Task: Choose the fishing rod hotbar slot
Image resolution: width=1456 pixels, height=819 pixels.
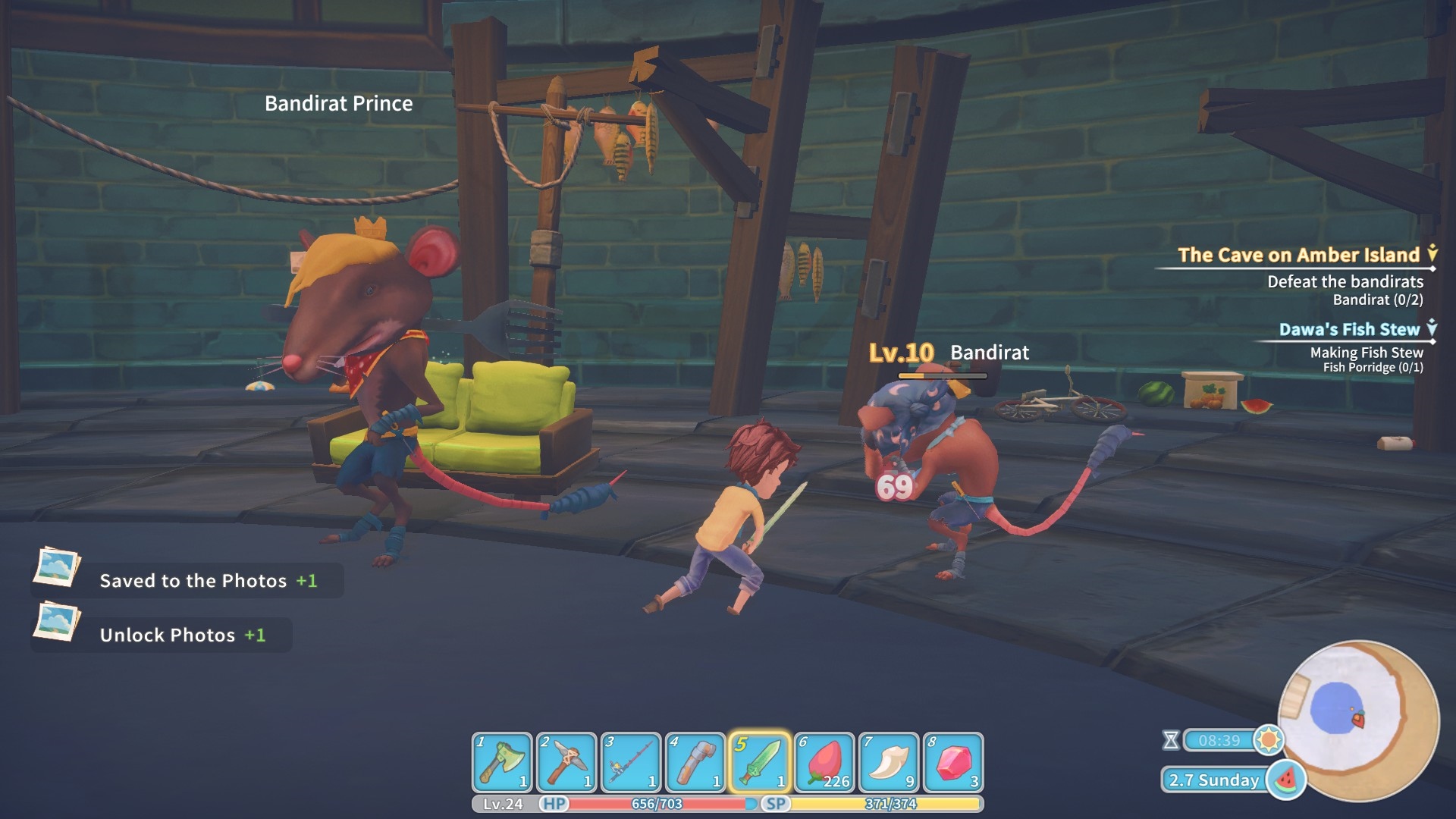Action: click(631, 762)
